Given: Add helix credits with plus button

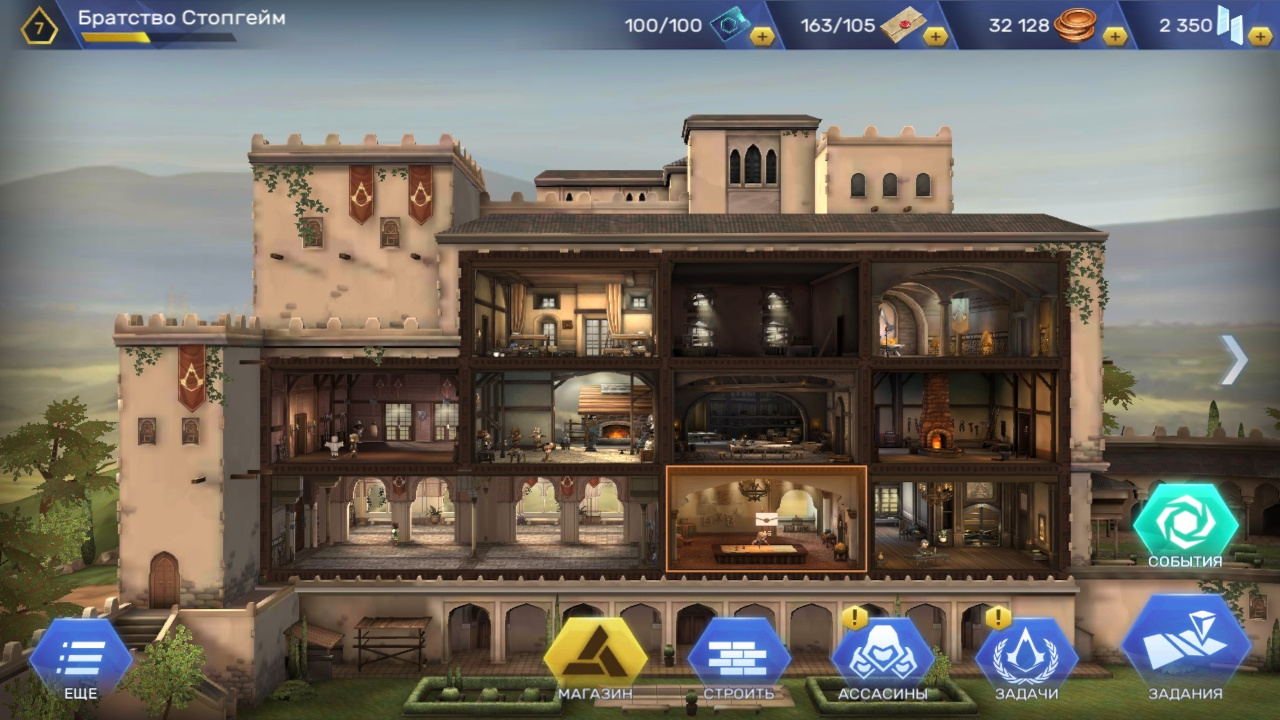Looking at the screenshot, I should click(x=1260, y=36).
